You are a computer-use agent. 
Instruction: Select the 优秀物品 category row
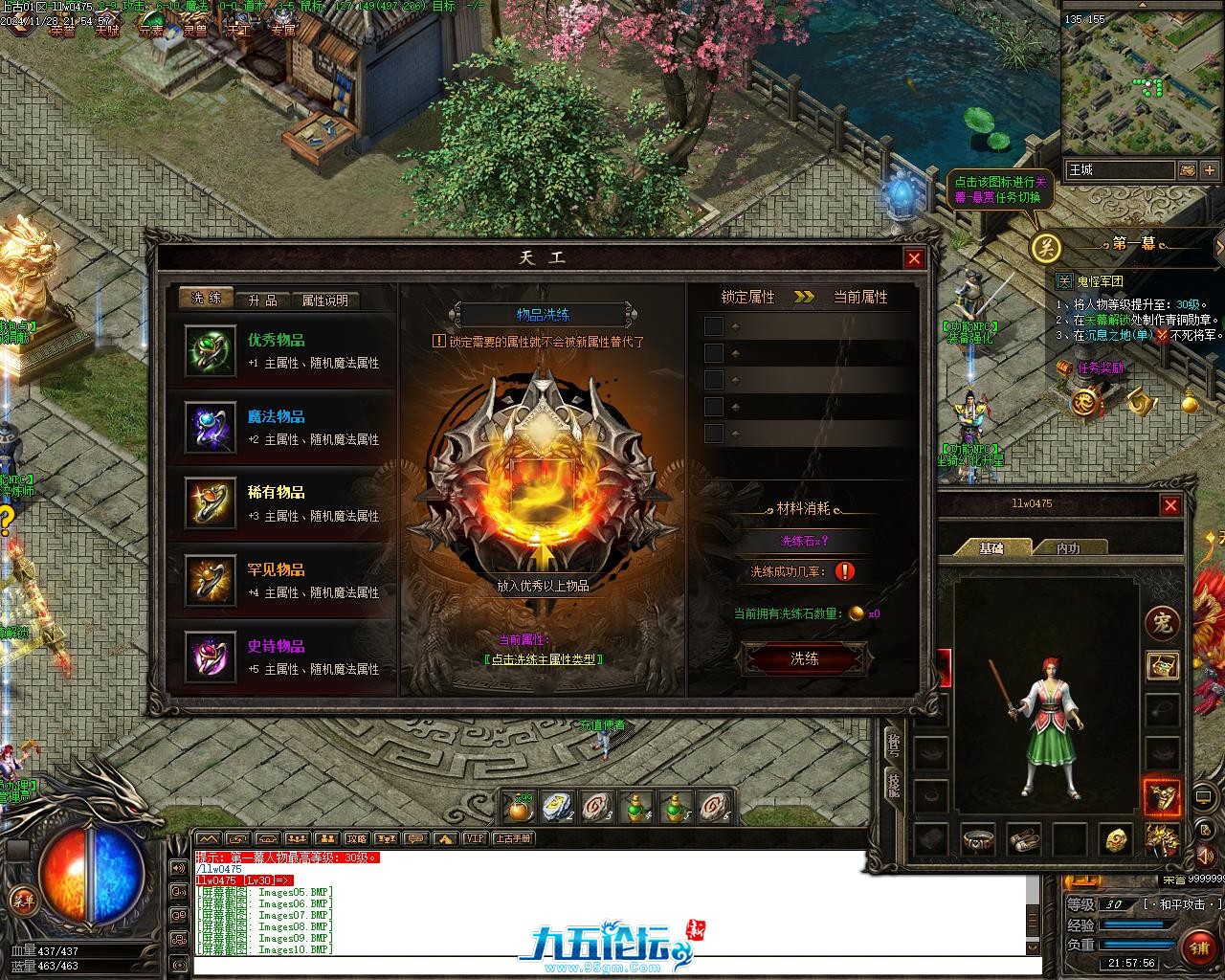(x=282, y=351)
